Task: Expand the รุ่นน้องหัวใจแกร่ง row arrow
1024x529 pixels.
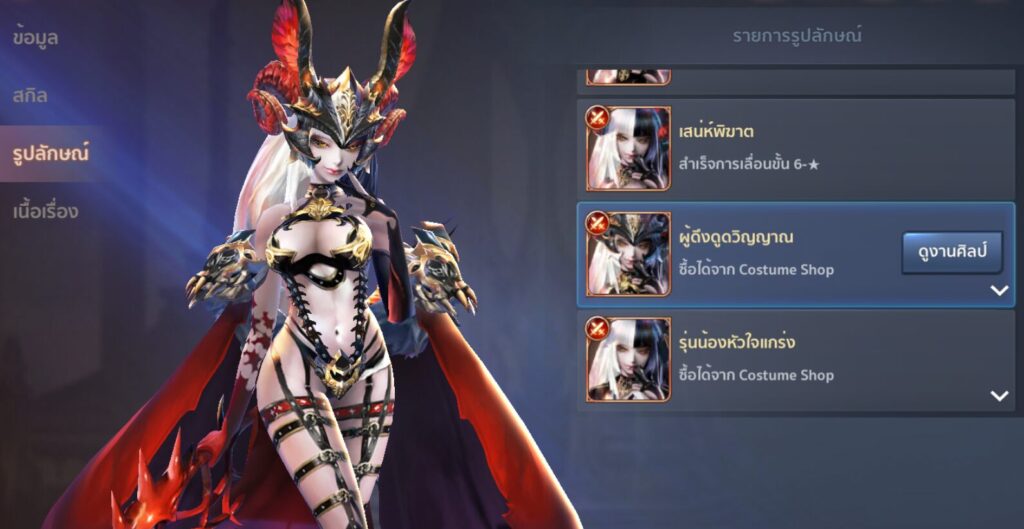Action: (998, 396)
